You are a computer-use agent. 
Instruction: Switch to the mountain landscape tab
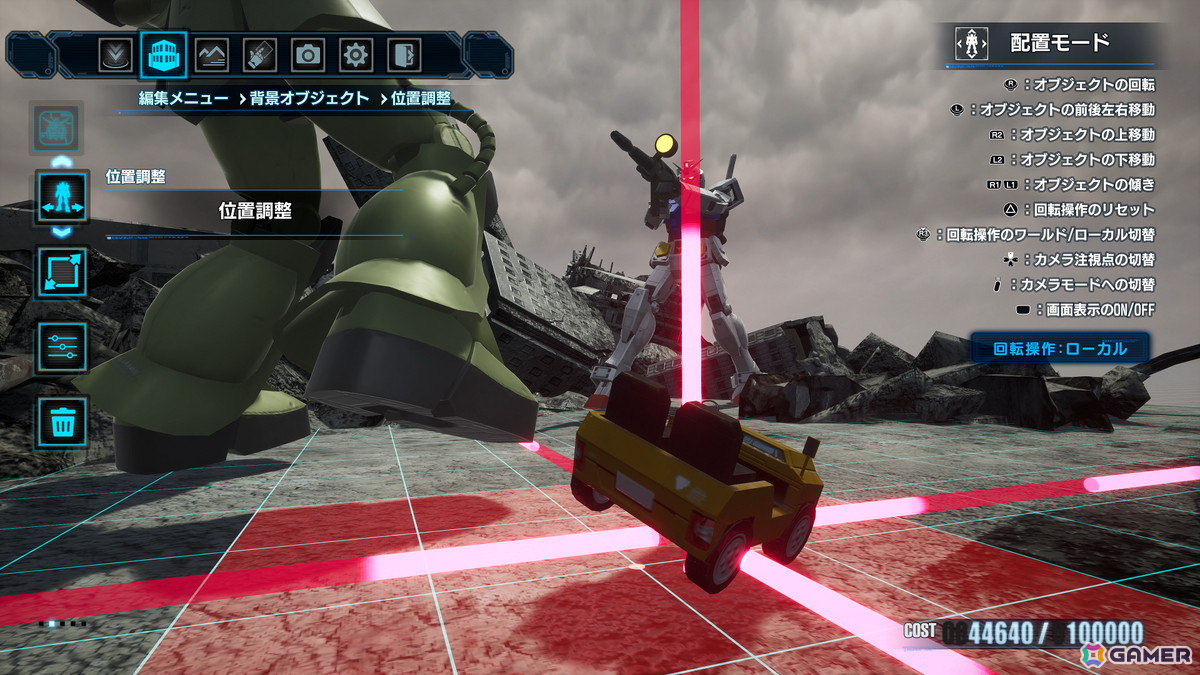(x=211, y=54)
